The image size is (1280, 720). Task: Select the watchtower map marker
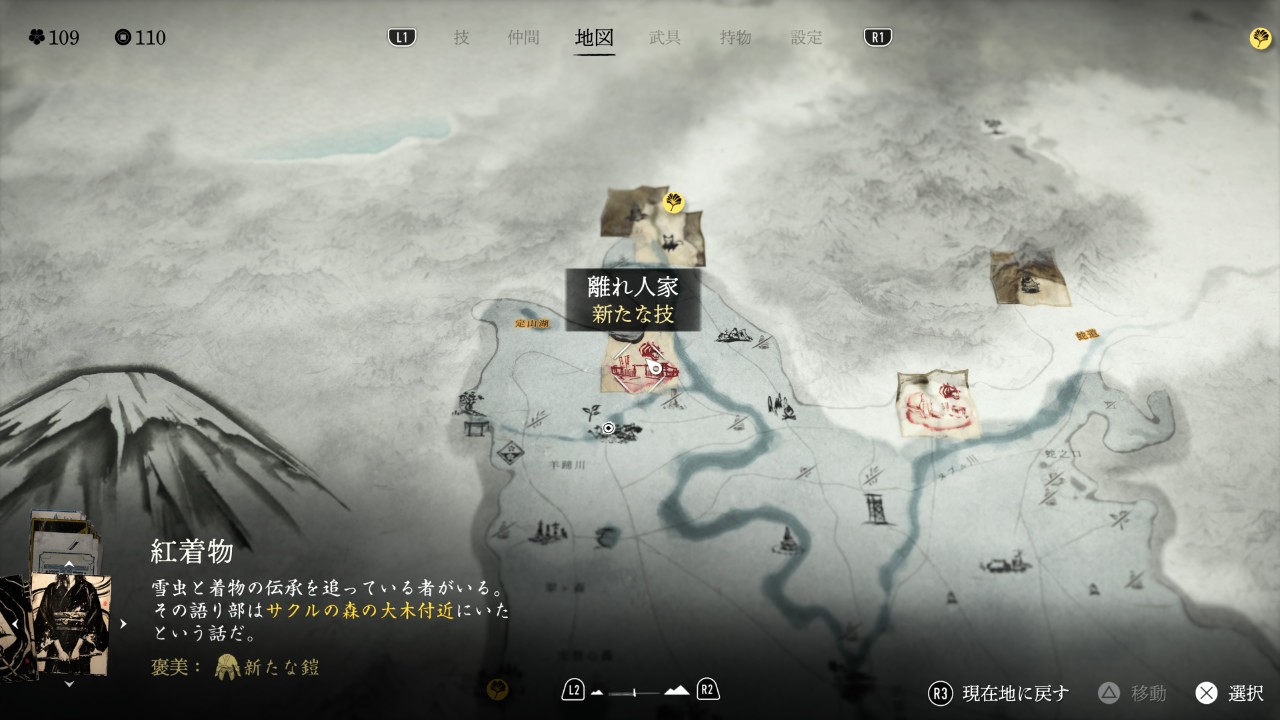875,507
